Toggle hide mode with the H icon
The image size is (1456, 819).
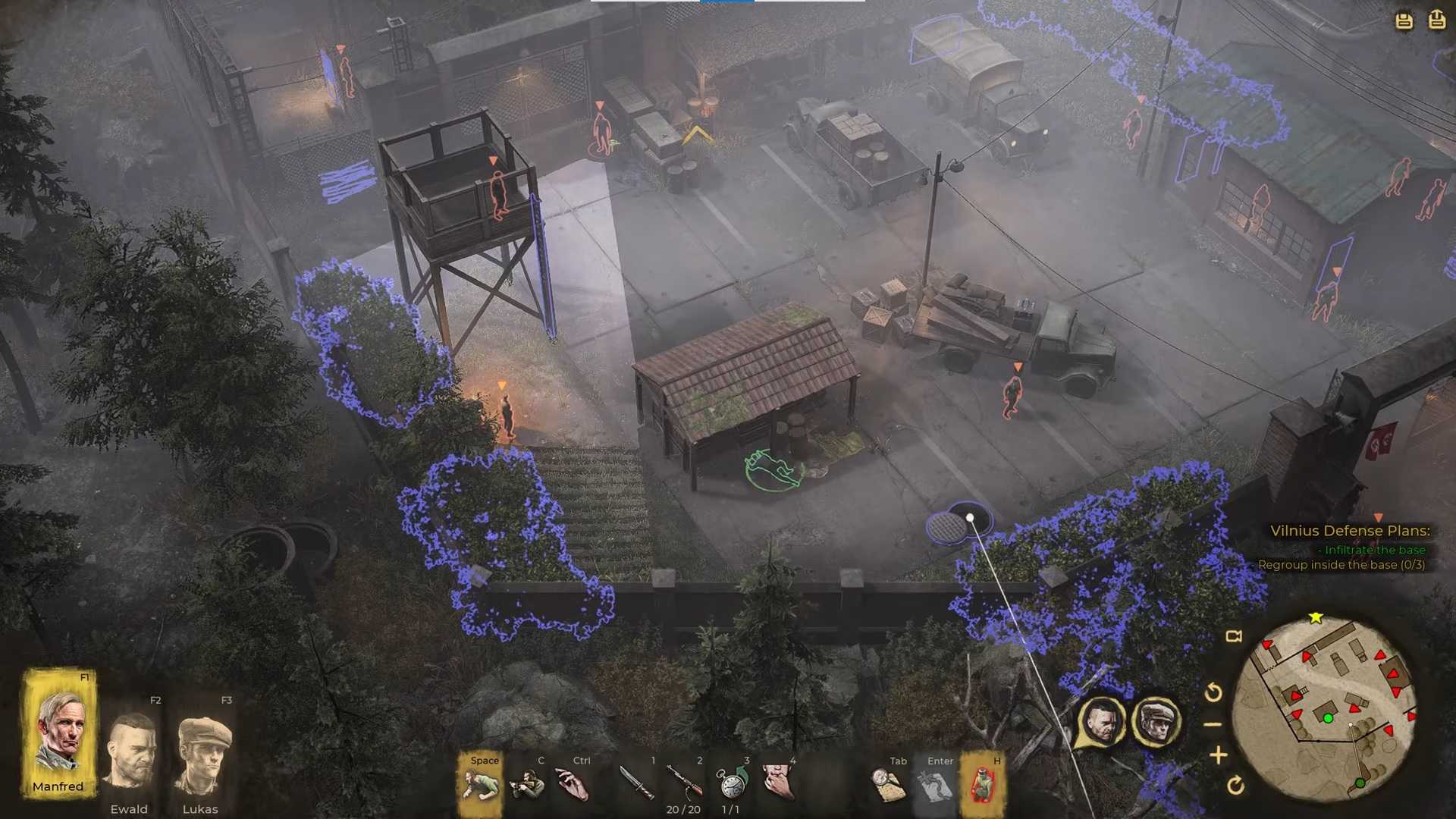[983, 785]
